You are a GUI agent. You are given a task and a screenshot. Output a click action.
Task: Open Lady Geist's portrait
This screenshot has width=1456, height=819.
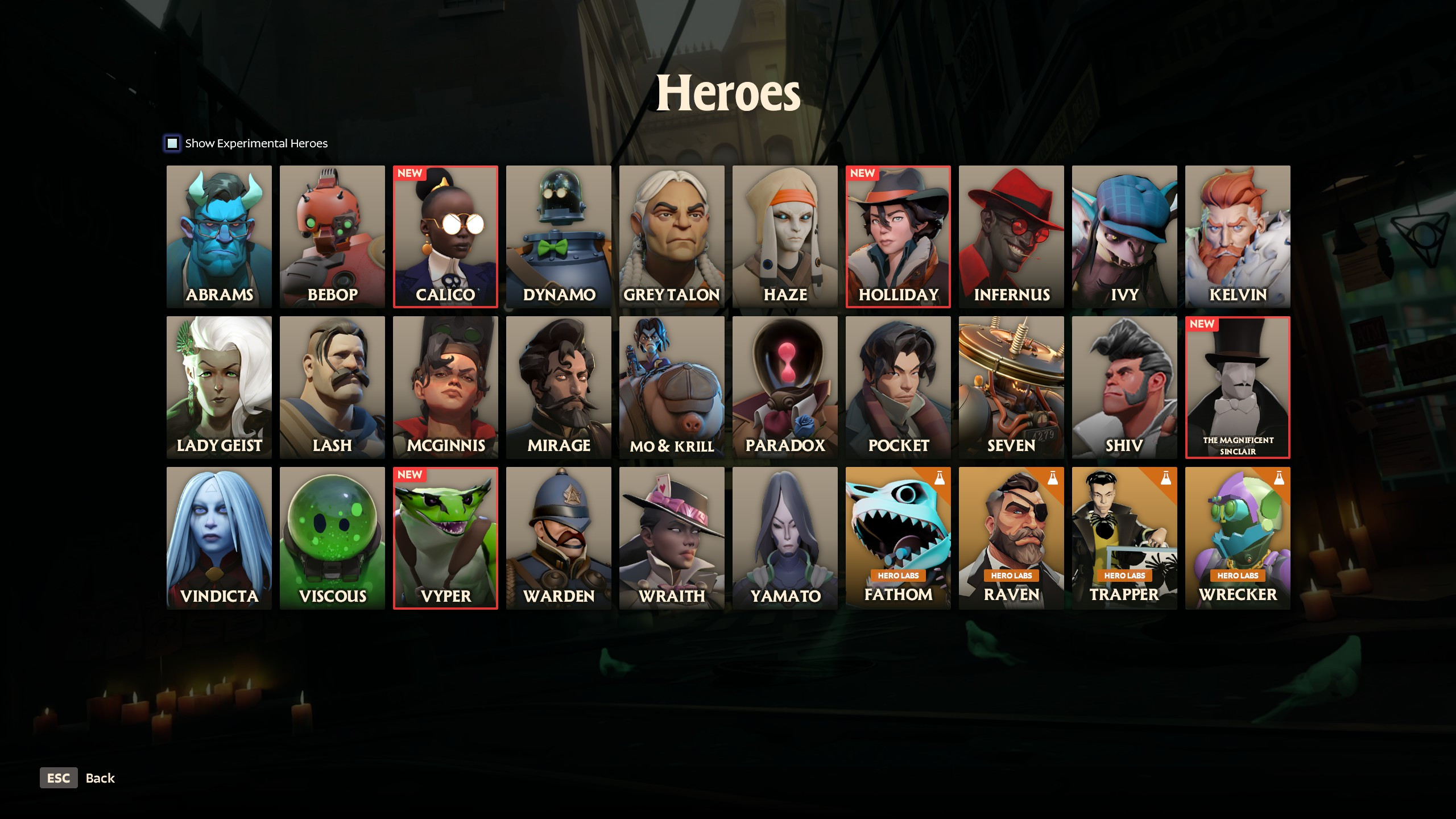click(x=218, y=387)
